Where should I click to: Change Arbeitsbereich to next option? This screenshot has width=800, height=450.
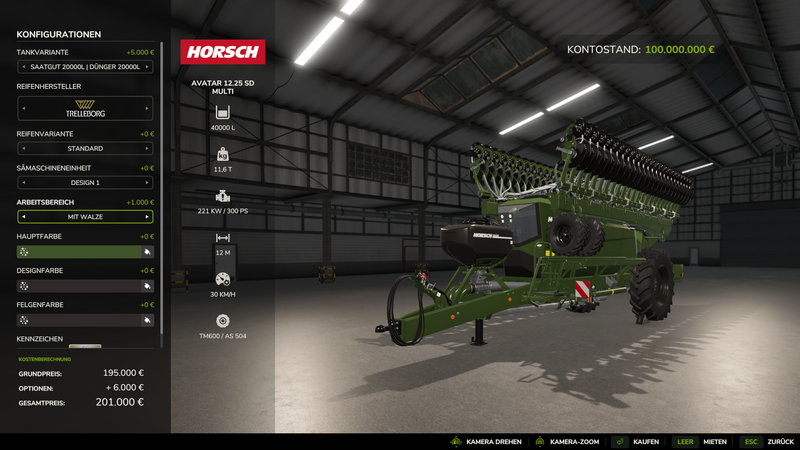(148, 217)
